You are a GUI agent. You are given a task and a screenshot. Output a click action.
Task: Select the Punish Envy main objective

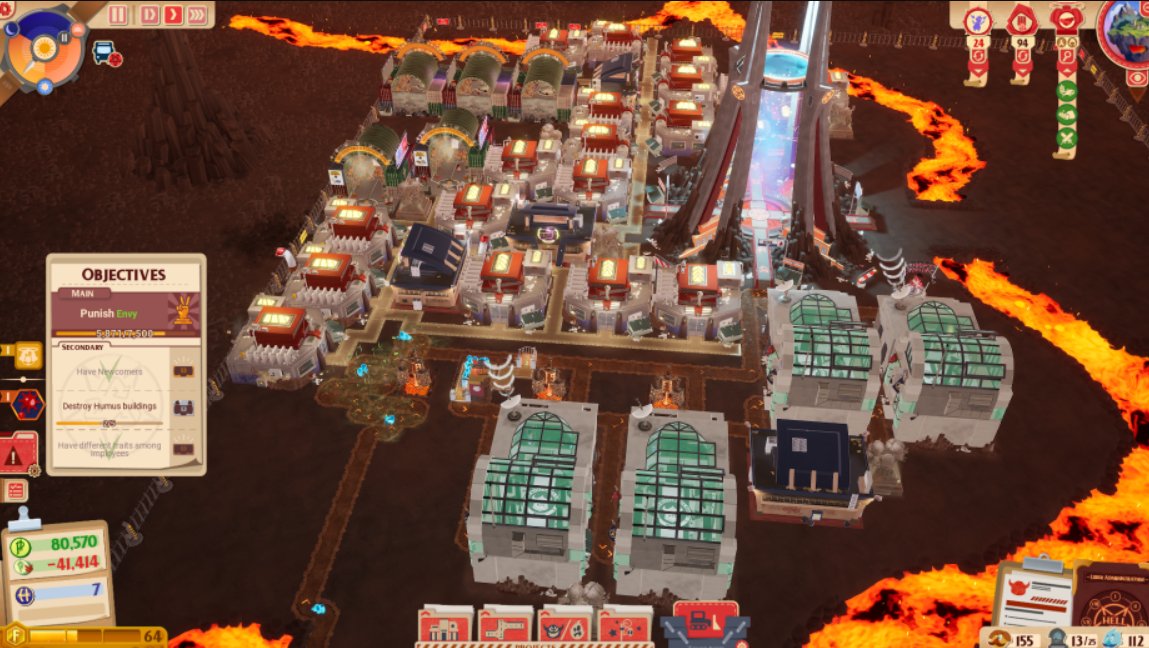coord(125,313)
